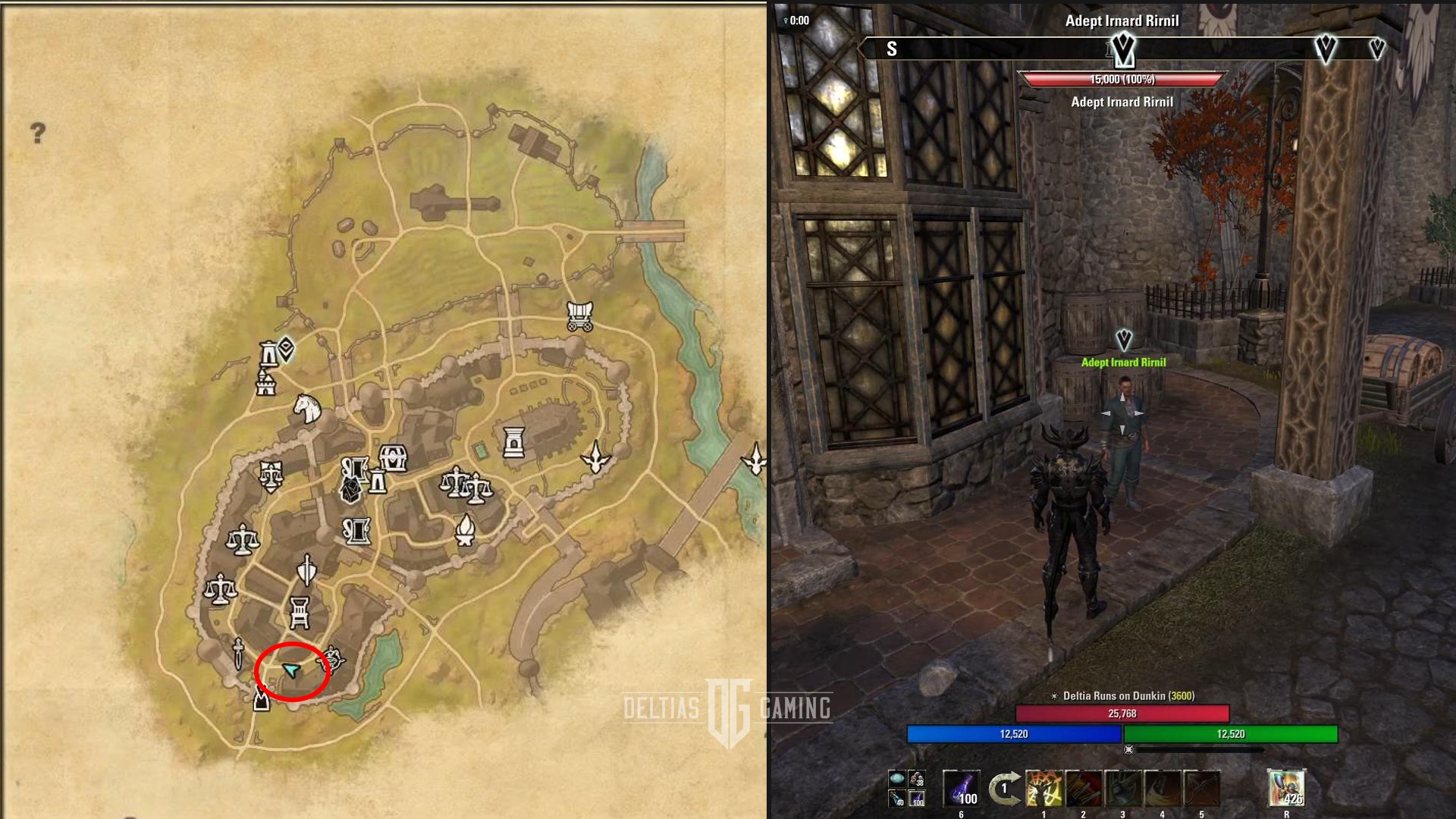1456x819 pixels.
Task: Select the skulls item showing 38
Action: click(x=917, y=779)
